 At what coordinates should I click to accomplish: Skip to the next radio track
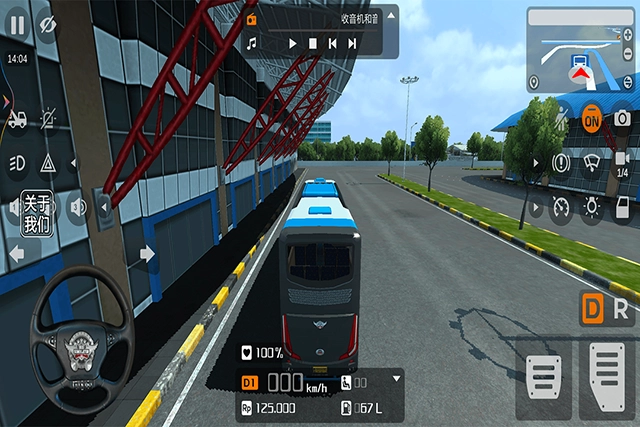pyautogui.click(x=352, y=44)
